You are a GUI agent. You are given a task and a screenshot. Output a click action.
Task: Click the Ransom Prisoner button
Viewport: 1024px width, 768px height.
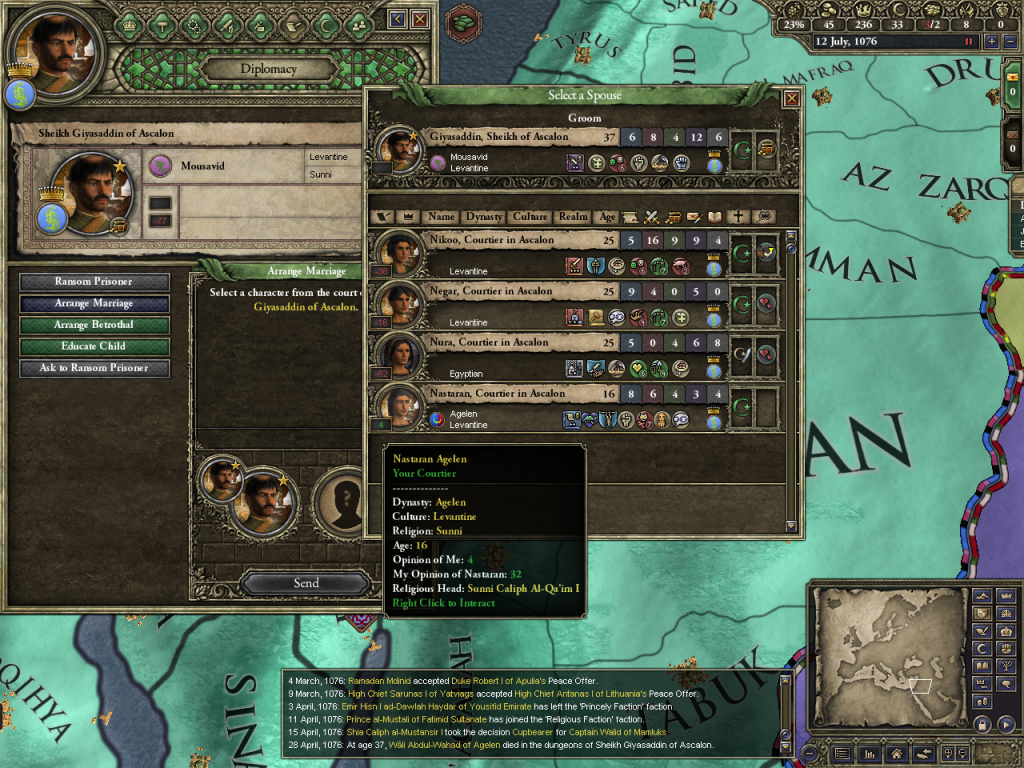pyautogui.click(x=94, y=282)
